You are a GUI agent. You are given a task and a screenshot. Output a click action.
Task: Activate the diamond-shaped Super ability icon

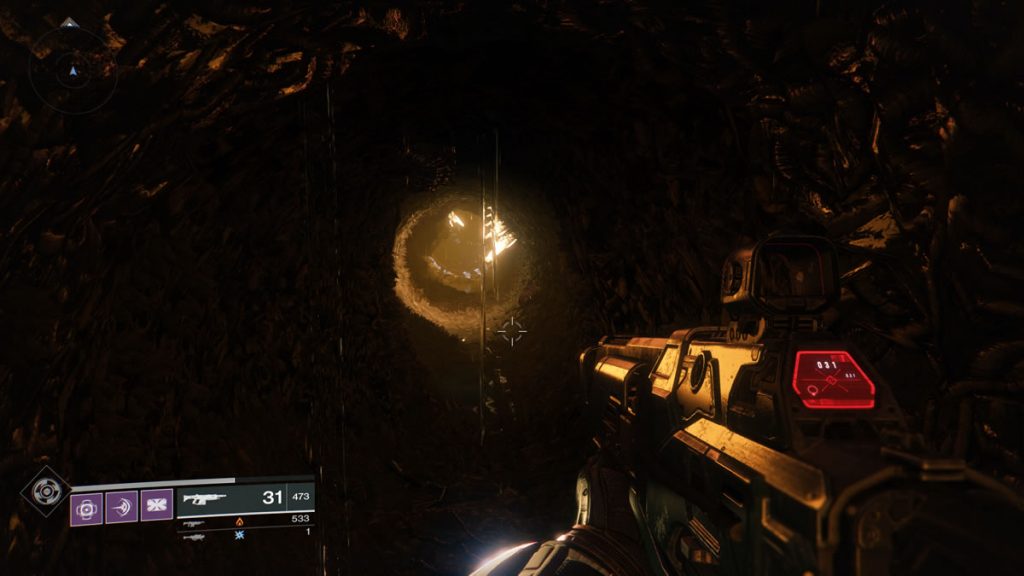[46, 492]
